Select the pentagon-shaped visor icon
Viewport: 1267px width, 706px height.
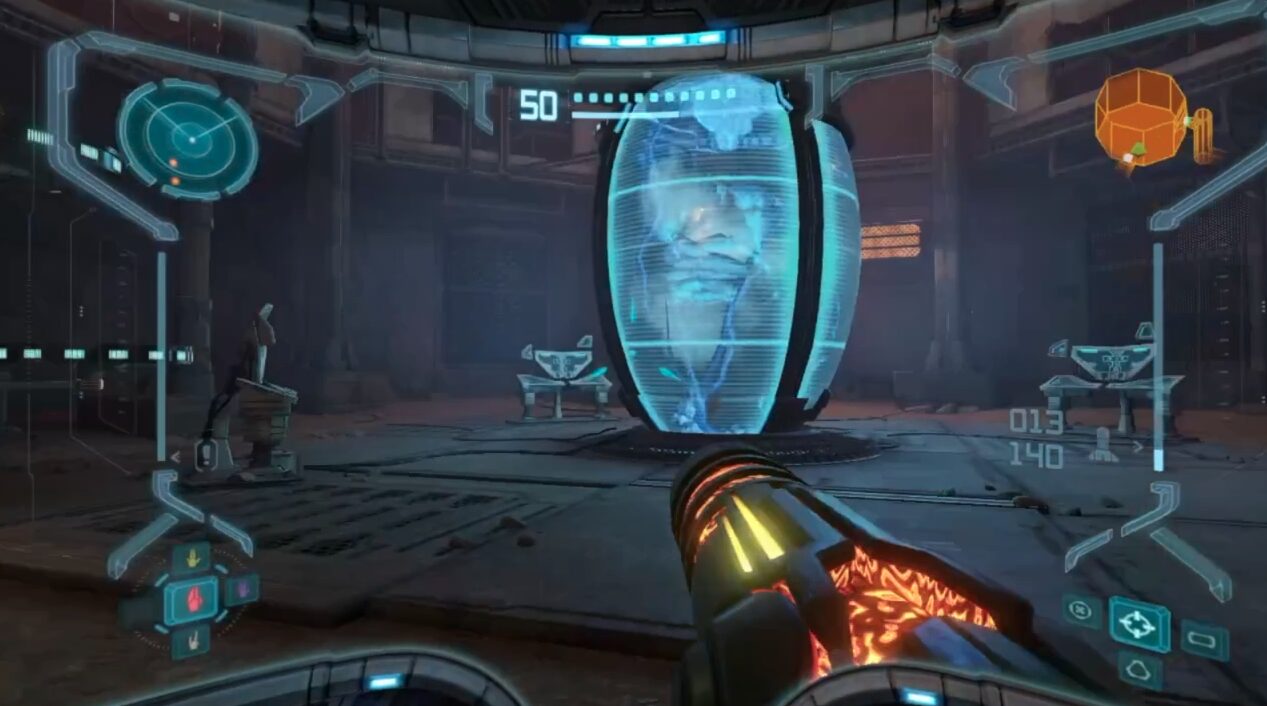pos(1139,669)
